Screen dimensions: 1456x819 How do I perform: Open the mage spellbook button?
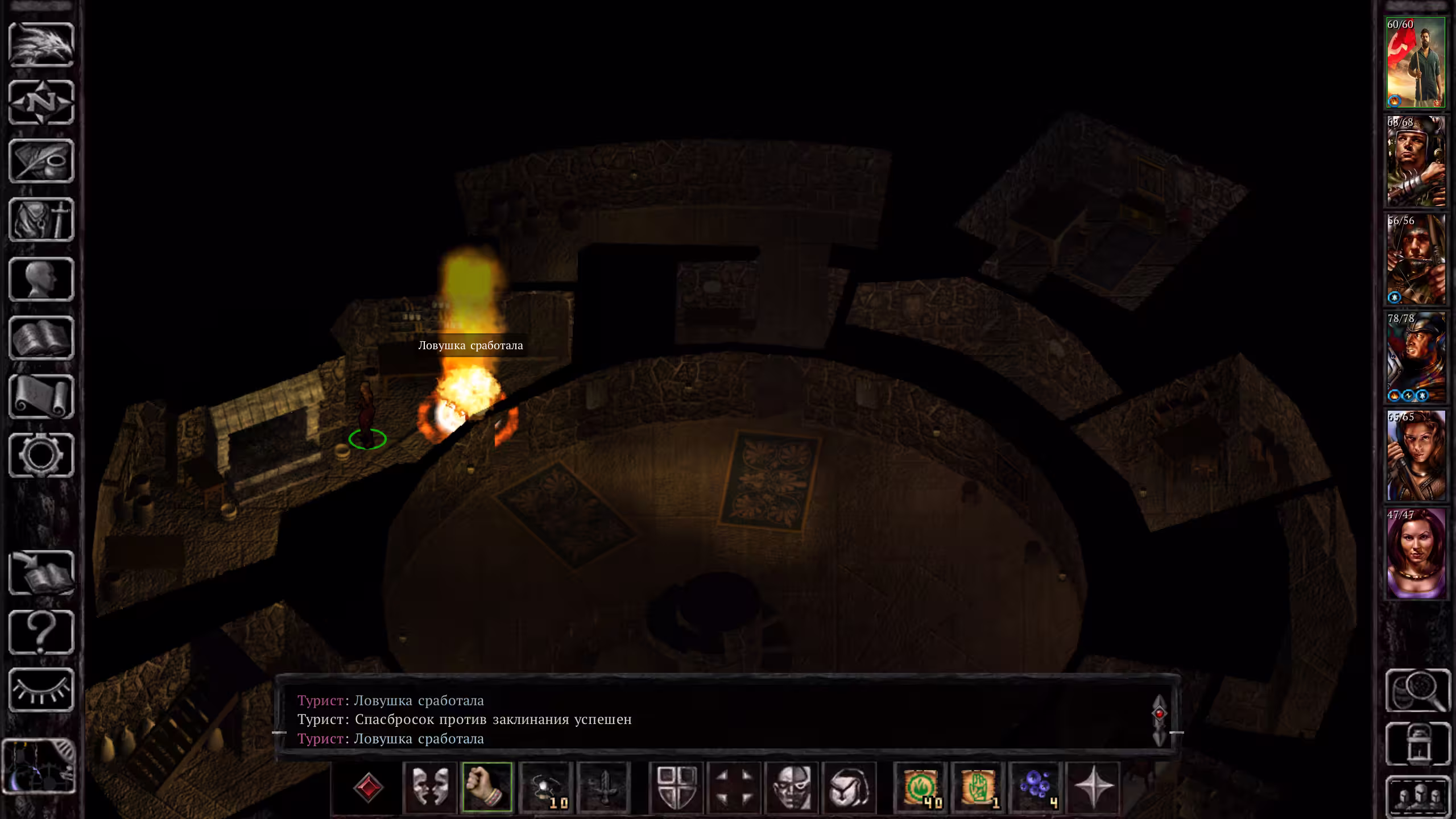point(42,338)
